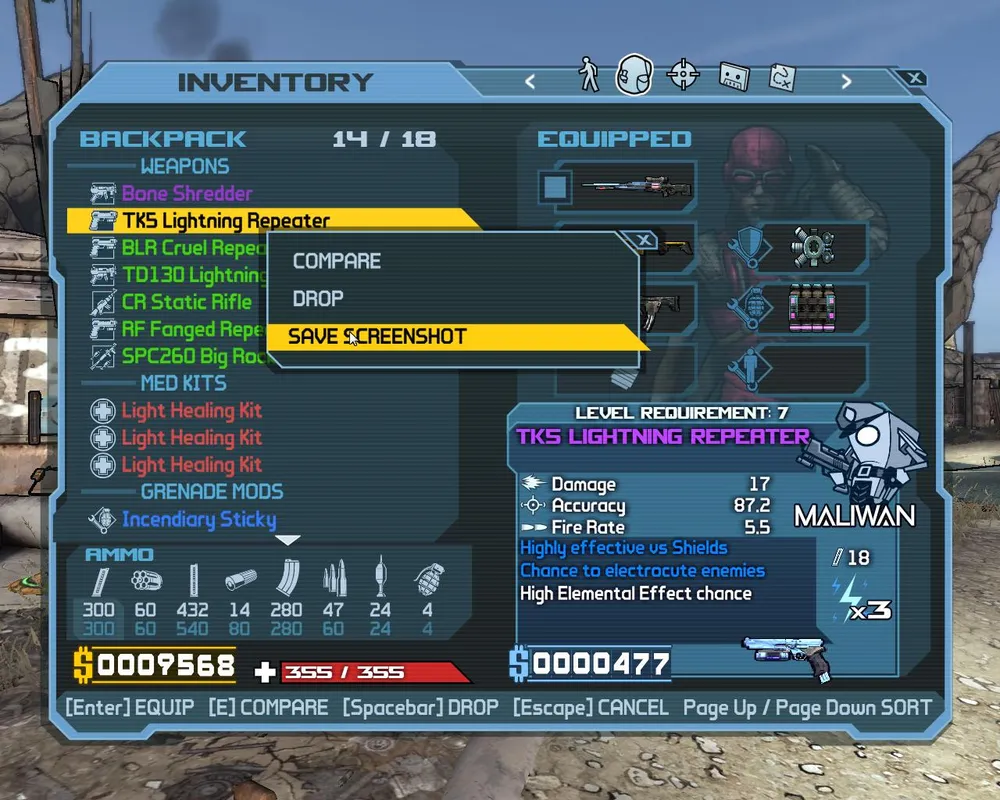The width and height of the screenshot is (1000, 800).
Task: Open the crosshair tab
Action: point(683,75)
